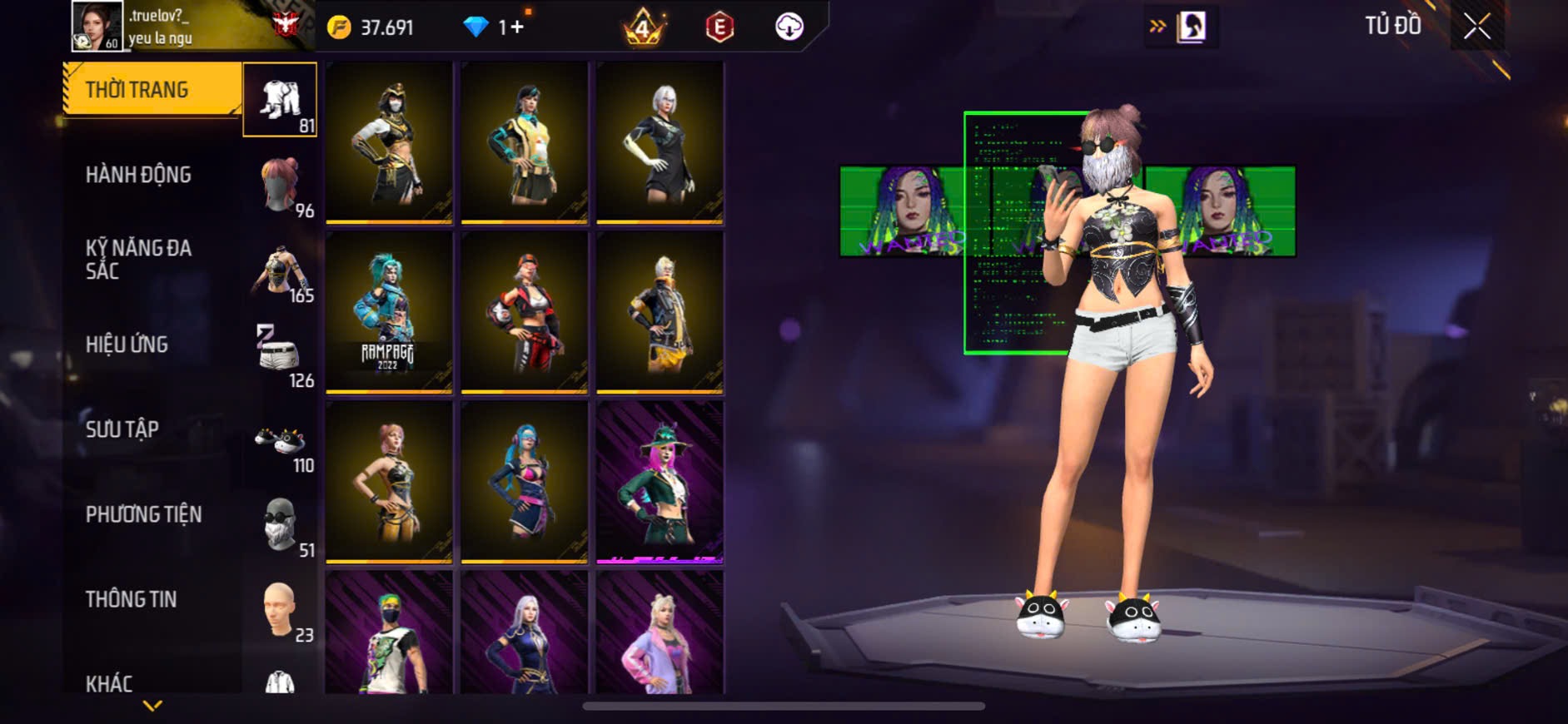Pick the white-haired black dress outfit
Screen dimensions: 1568x724
pos(660,142)
